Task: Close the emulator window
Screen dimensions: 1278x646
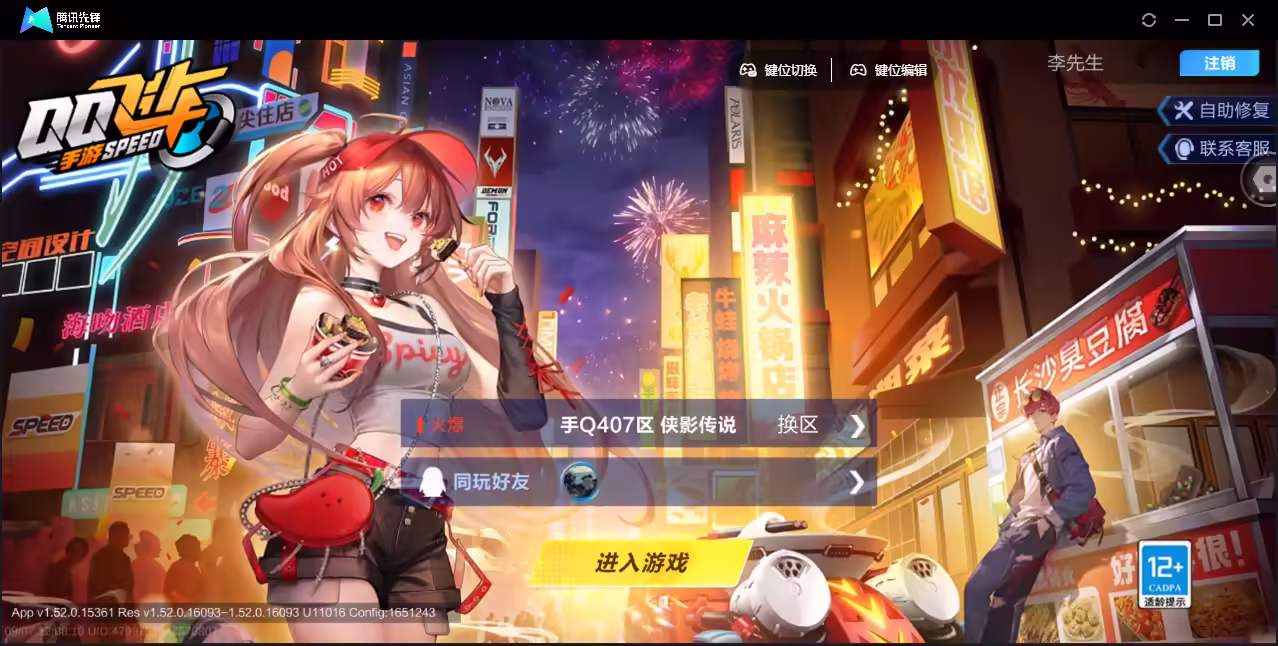Action: point(1248,20)
